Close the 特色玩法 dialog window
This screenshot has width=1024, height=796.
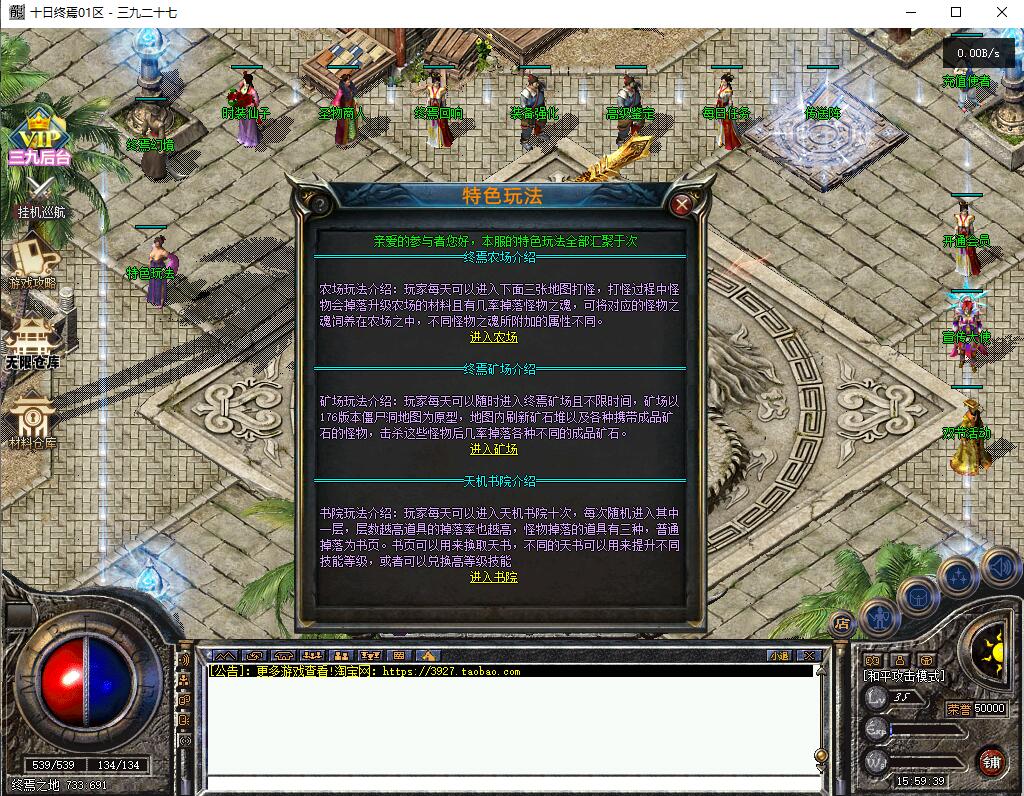(x=682, y=205)
